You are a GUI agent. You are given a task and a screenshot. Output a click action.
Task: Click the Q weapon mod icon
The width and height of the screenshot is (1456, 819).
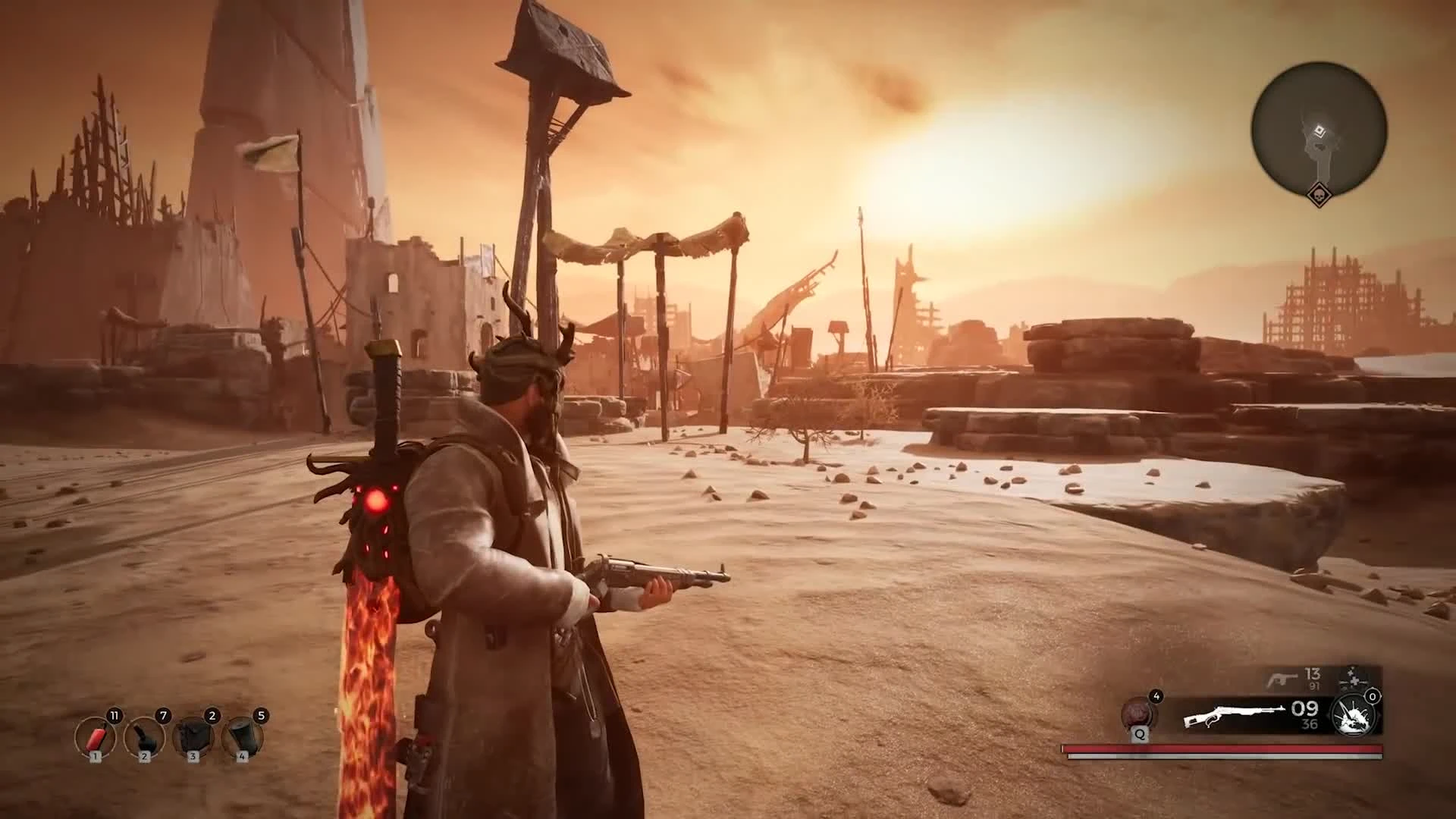(x=1138, y=714)
